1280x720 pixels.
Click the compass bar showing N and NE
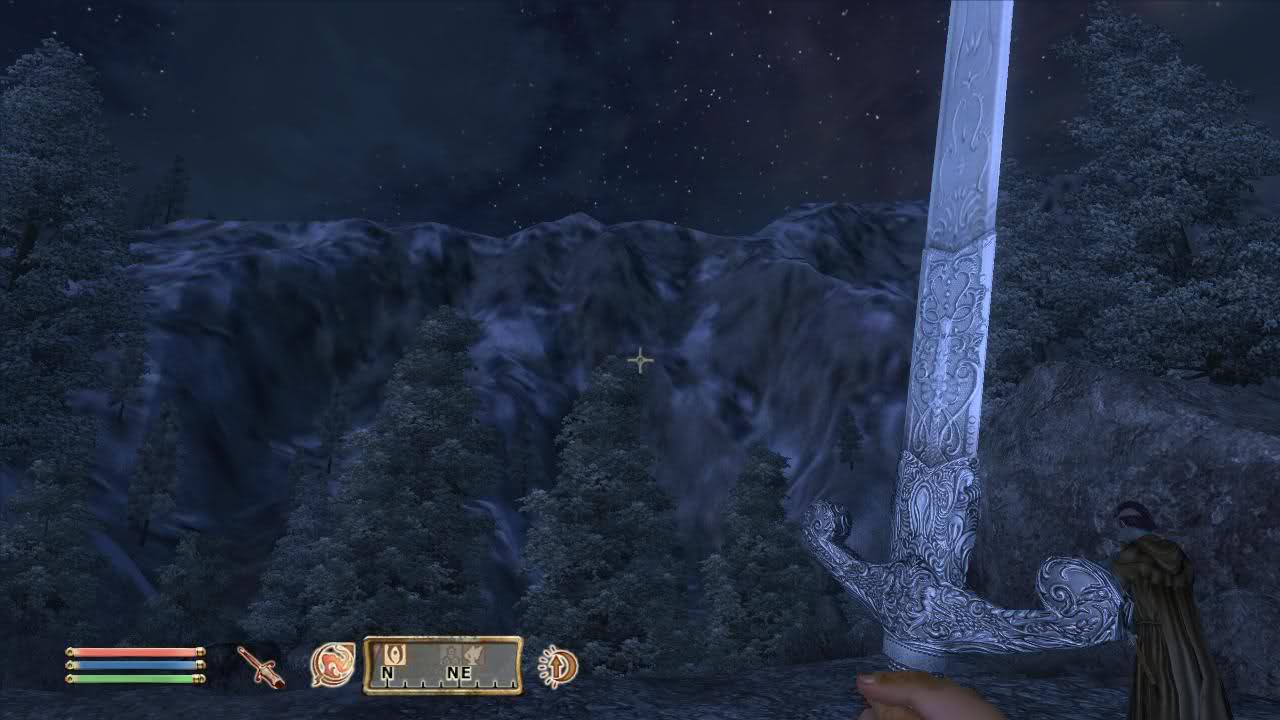click(x=442, y=665)
